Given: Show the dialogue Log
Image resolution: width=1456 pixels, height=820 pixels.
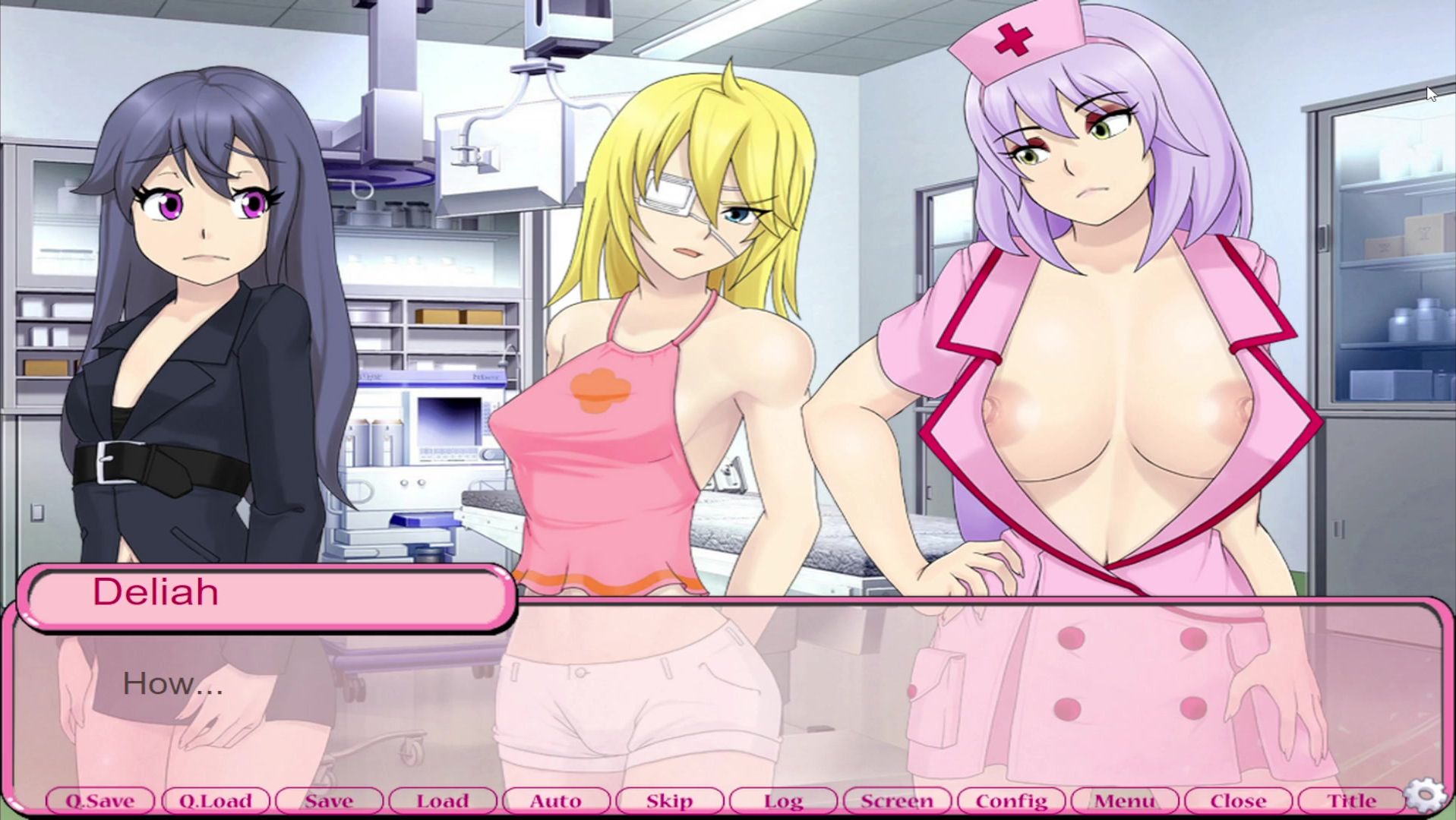Looking at the screenshot, I should click(783, 801).
